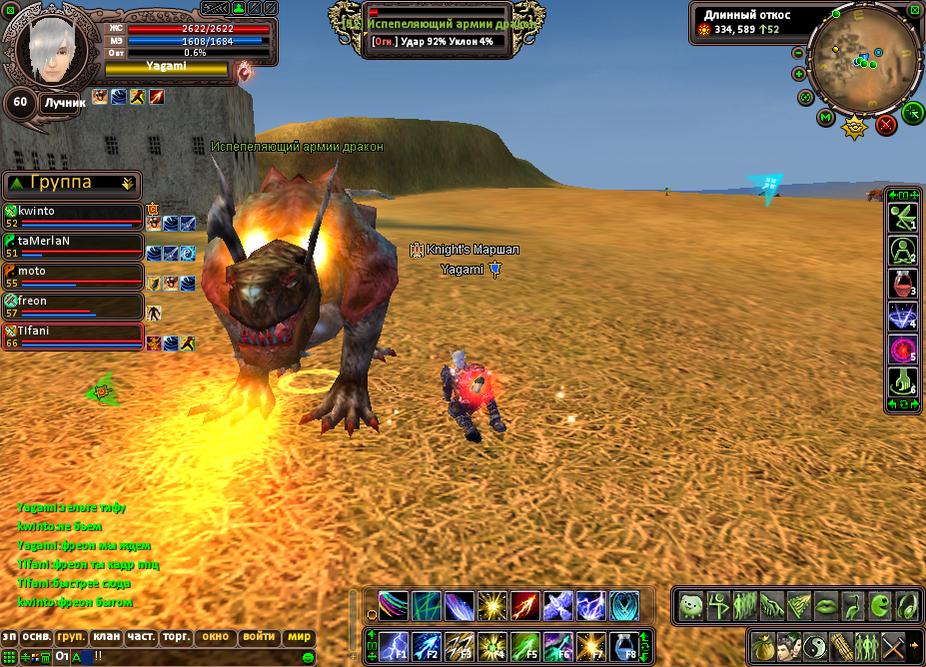Viewport: 926px width, 667px height.
Task: Zoom in the minimap with plus button
Action: (x=799, y=74)
